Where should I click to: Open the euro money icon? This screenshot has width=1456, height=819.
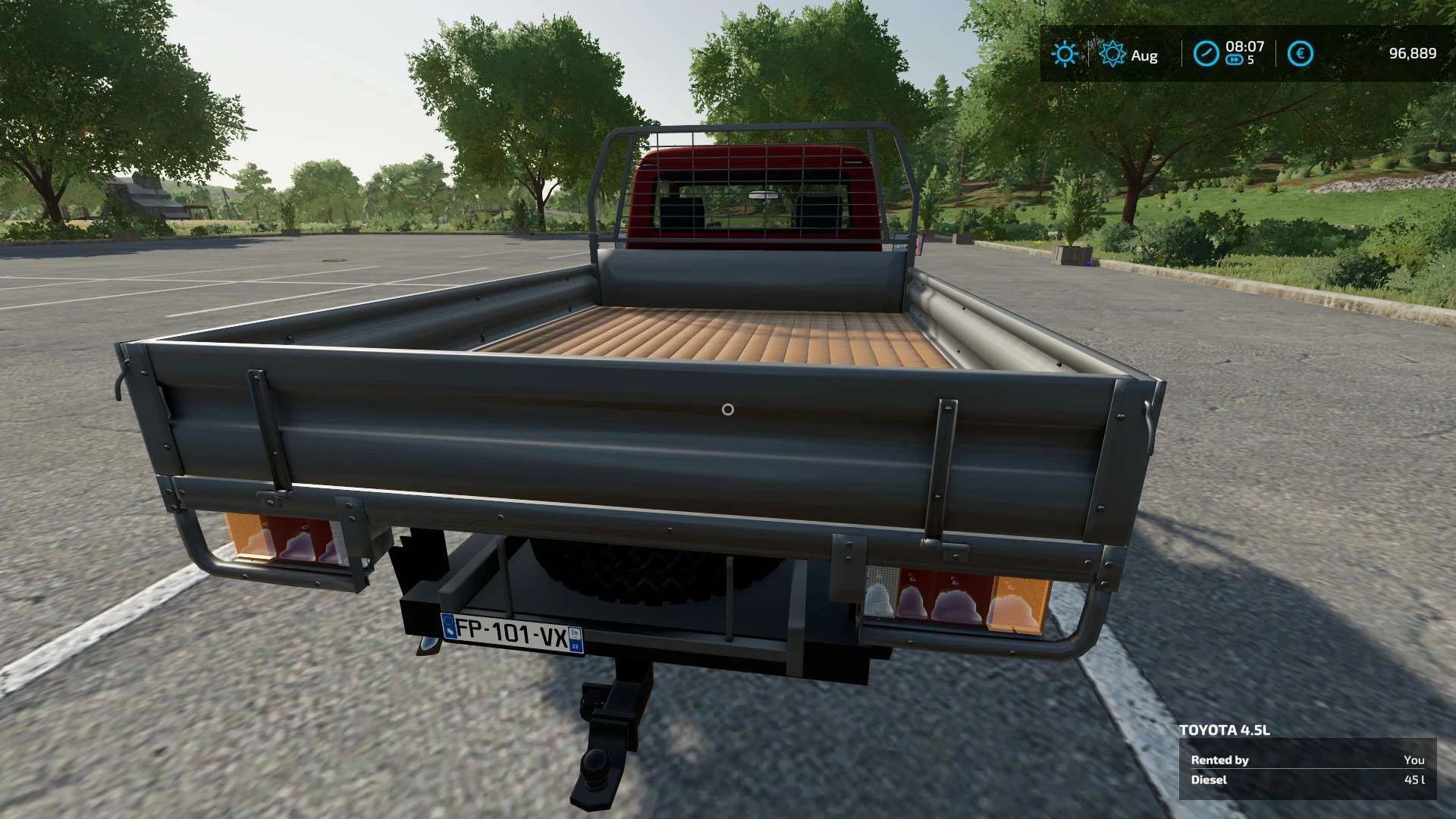tap(1300, 54)
